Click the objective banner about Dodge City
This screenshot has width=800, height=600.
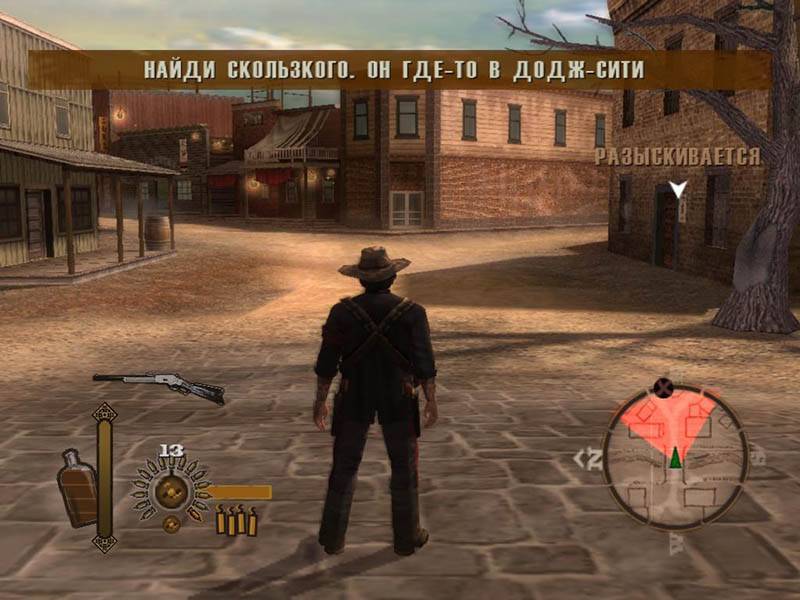coord(399,70)
